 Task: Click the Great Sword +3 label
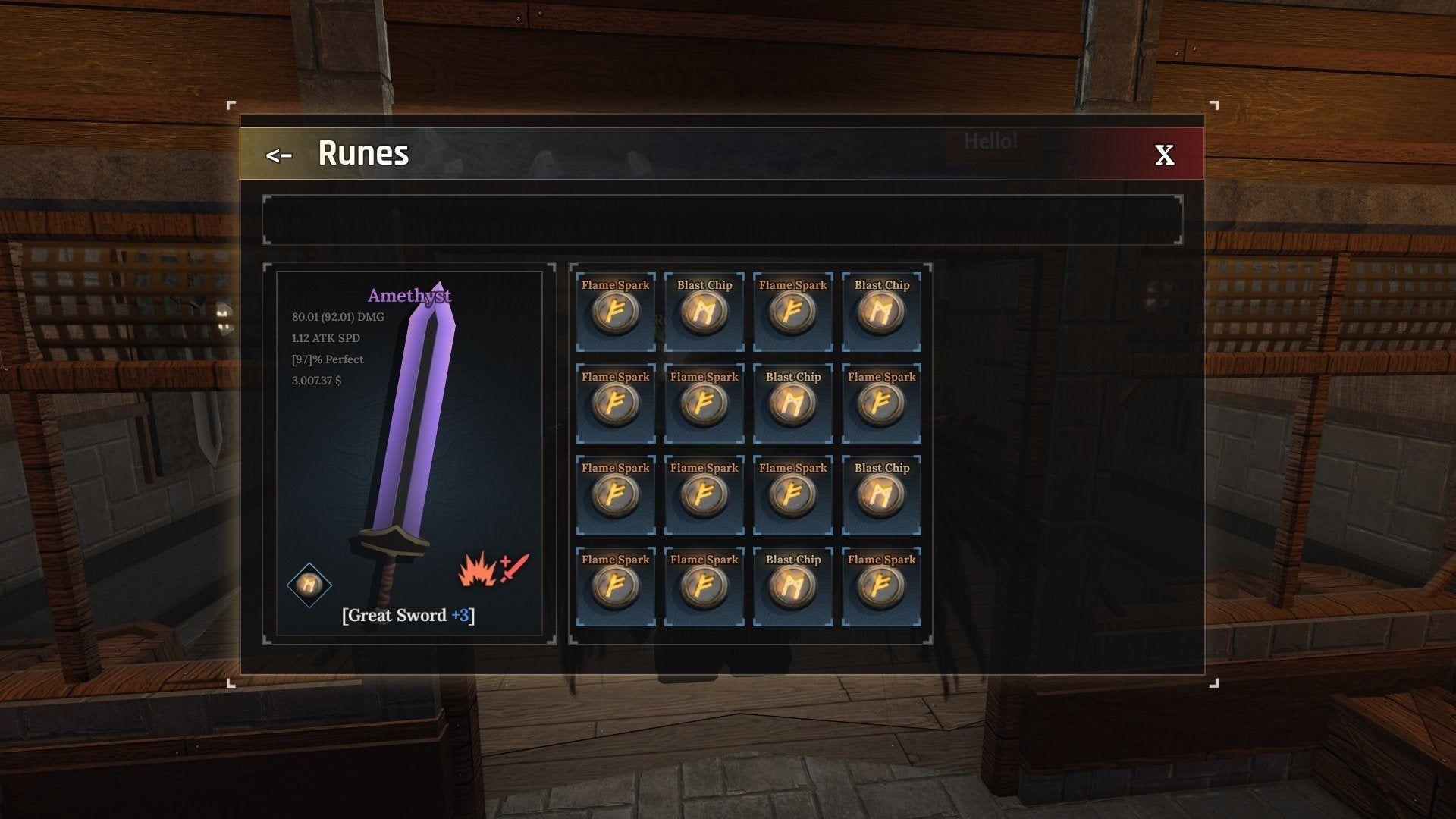pyautogui.click(x=409, y=616)
